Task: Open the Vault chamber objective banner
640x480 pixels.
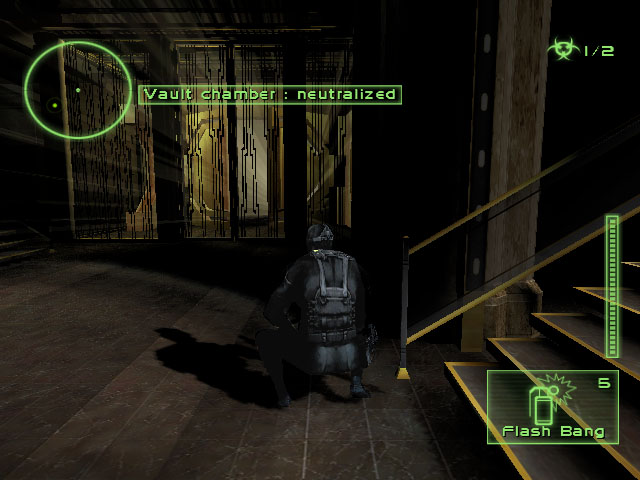Action: pos(270,95)
